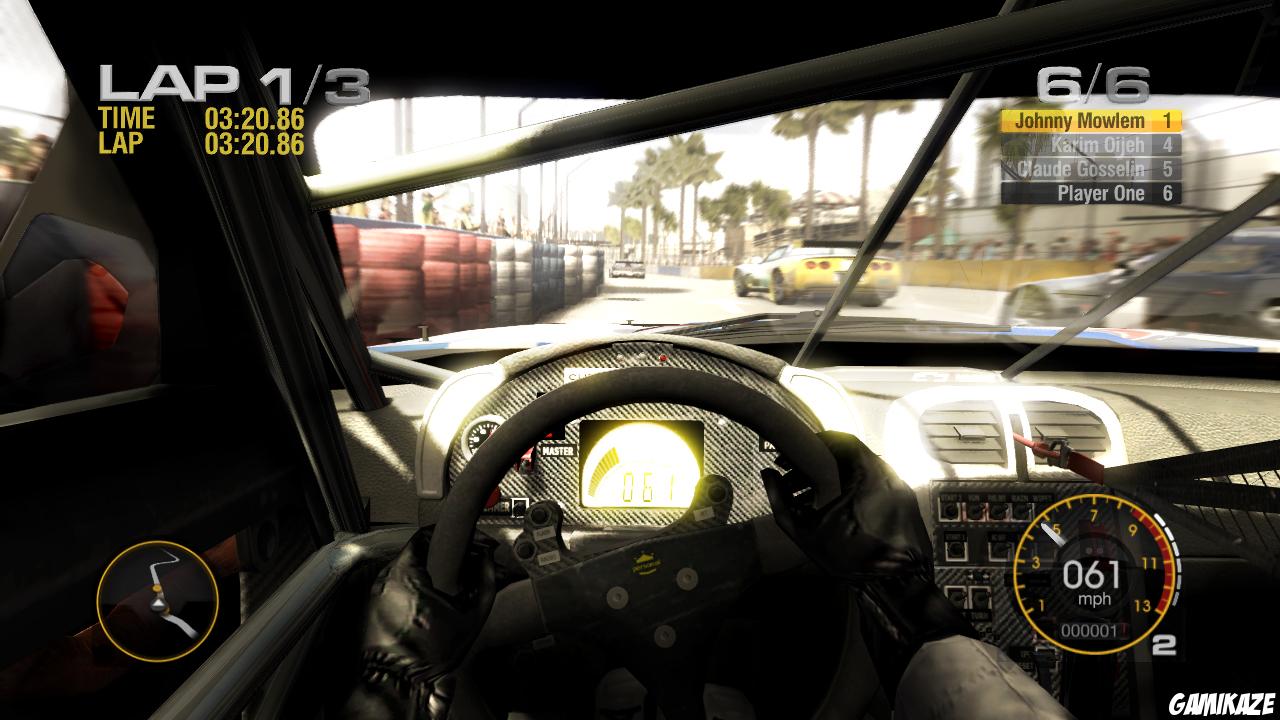The image size is (1280, 720).
Task: Click the Claude Gosselin standings entry
Action: (x=1083, y=168)
